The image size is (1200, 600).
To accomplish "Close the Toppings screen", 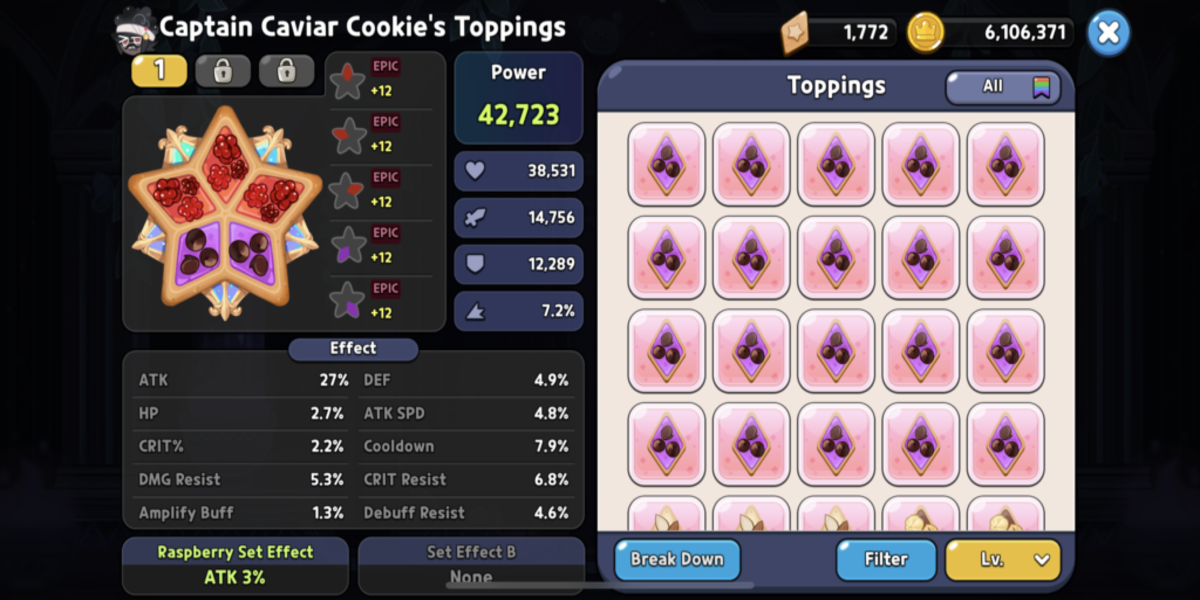I will [x=1108, y=33].
